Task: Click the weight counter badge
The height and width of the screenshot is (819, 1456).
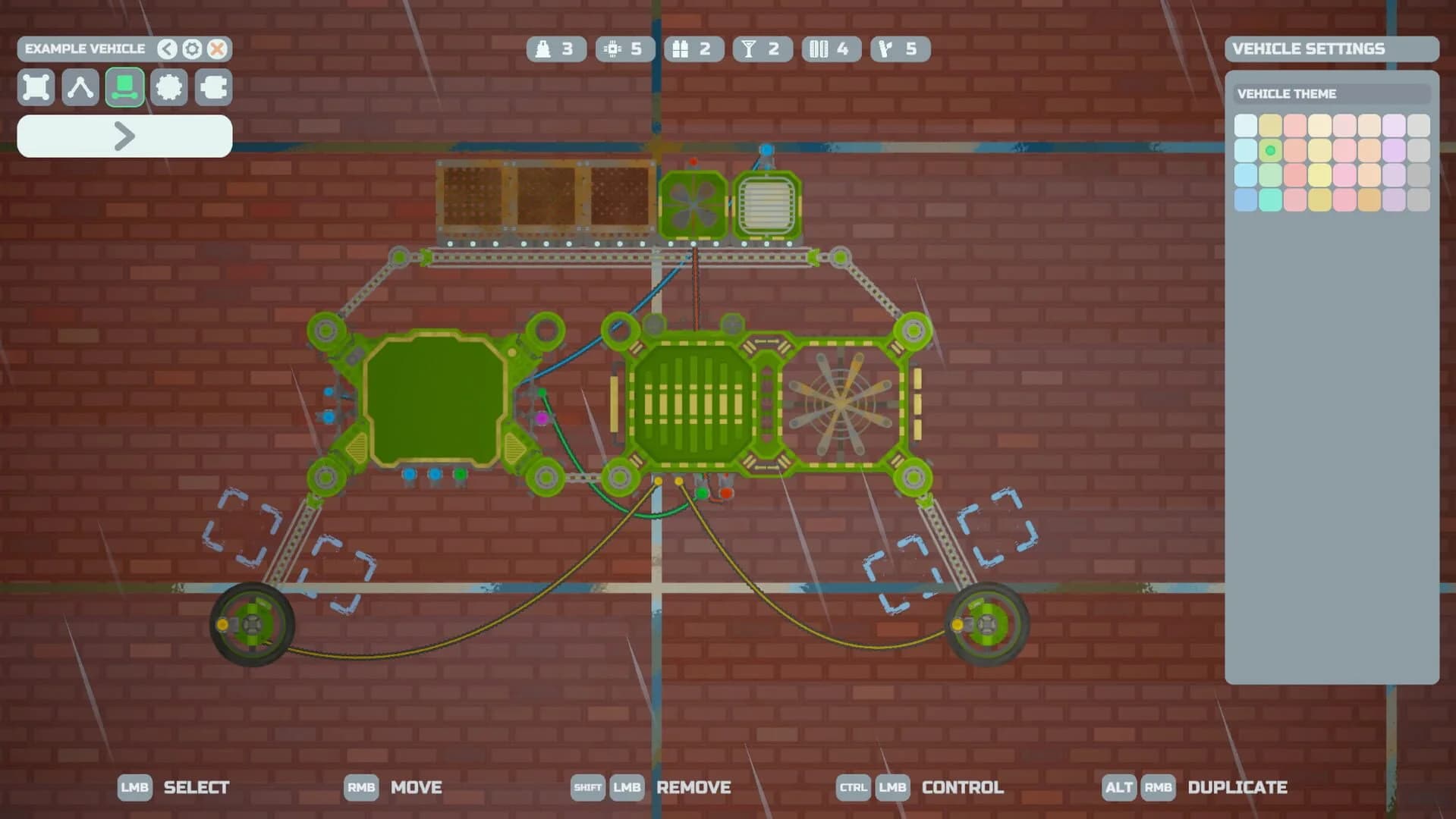Action: pyautogui.click(x=556, y=49)
